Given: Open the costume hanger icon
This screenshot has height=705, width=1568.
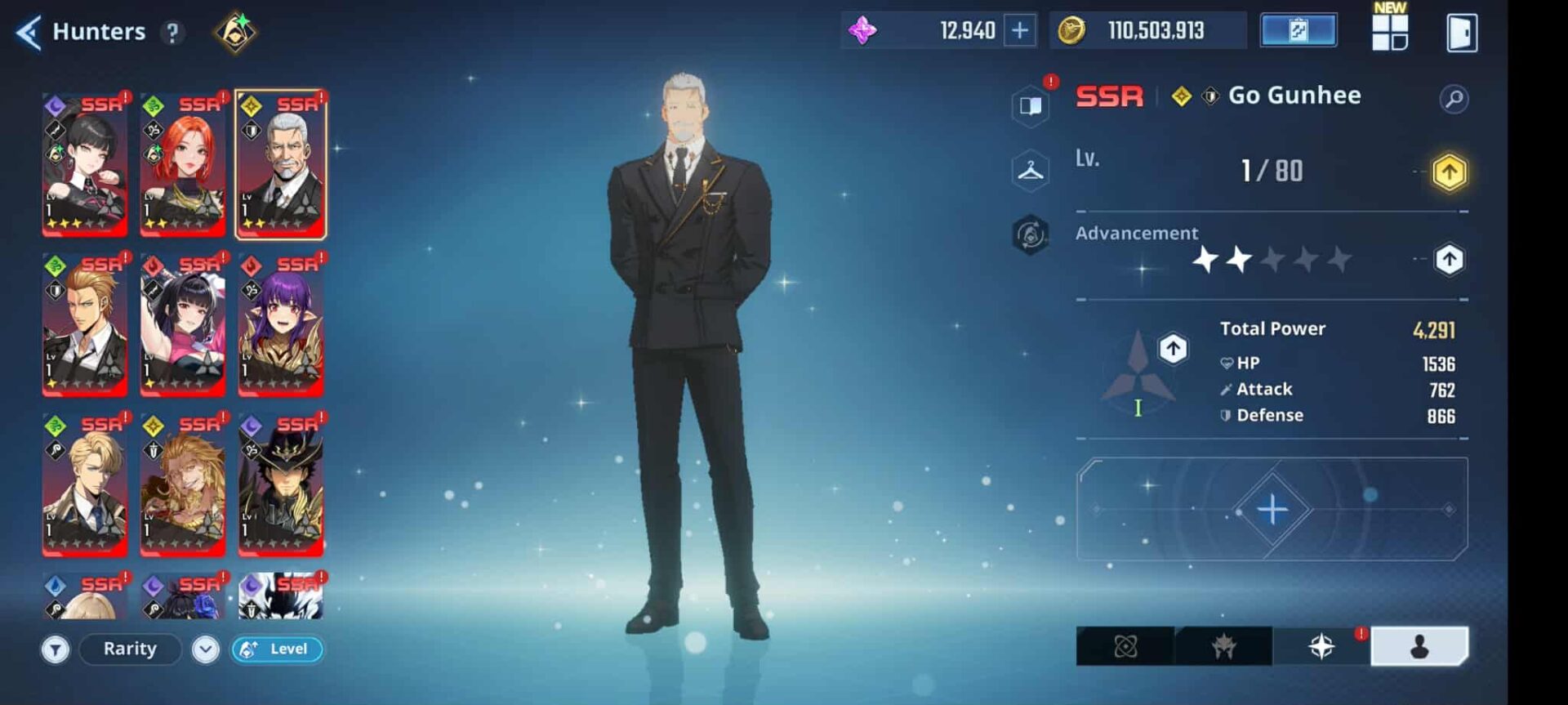Looking at the screenshot, I should [1031, 171].
